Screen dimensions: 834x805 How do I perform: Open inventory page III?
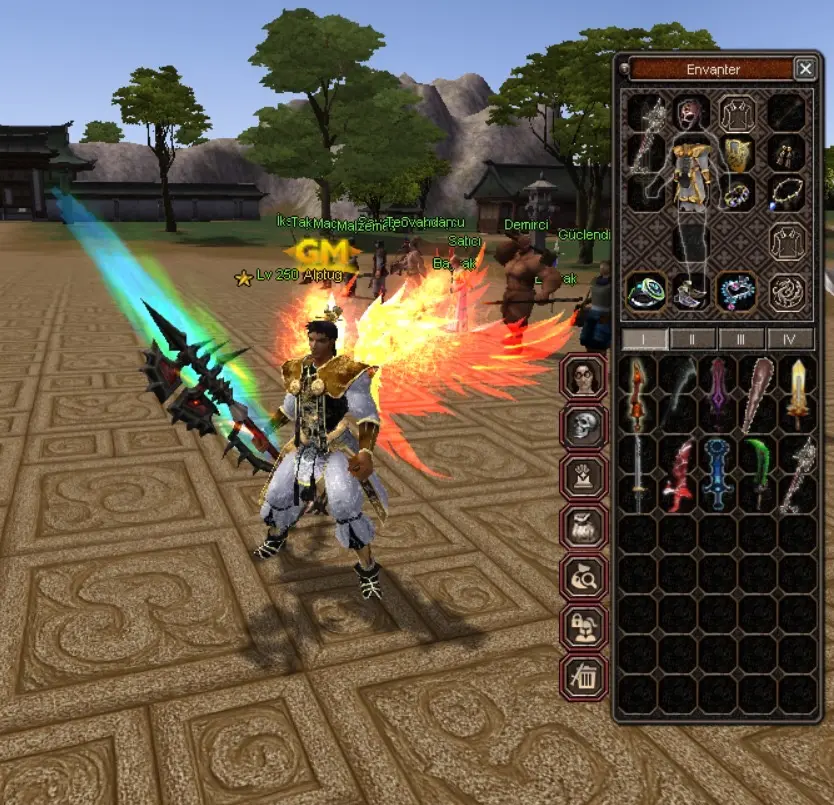pyautogui.click(x=741, y=339)
